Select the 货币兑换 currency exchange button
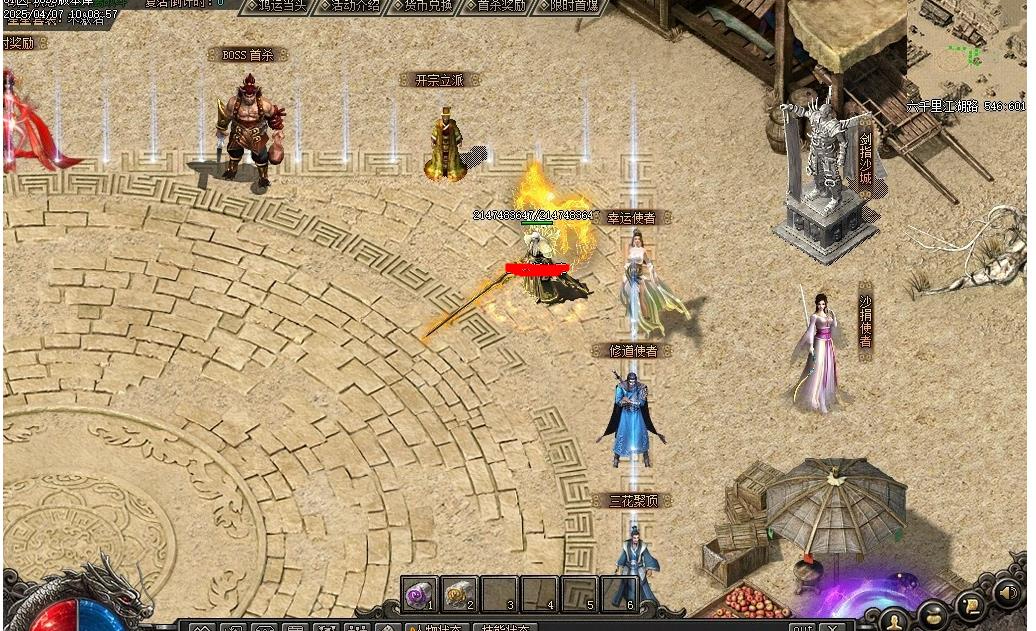 (x=421, y=6)
